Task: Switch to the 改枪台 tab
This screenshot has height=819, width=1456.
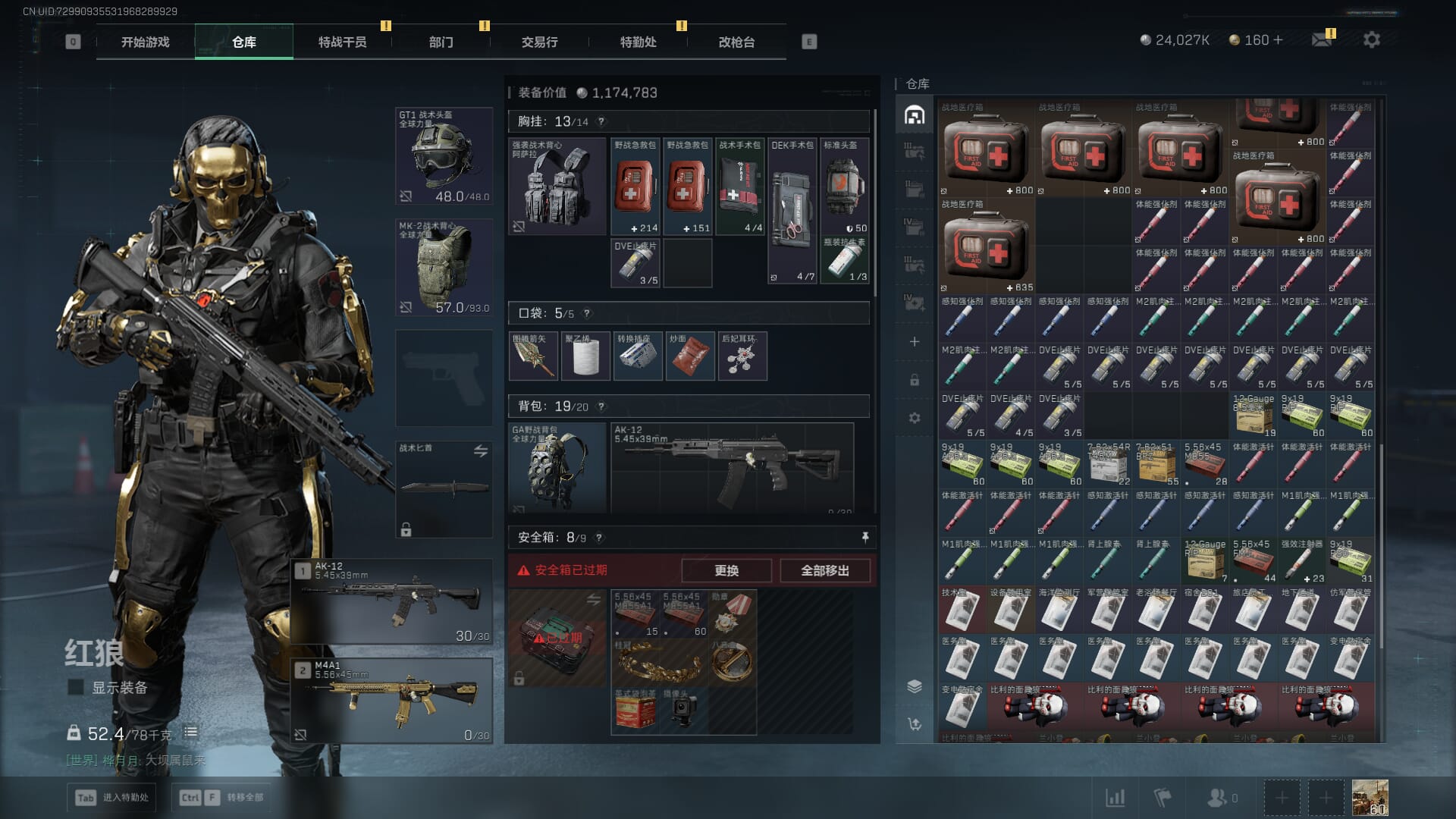Action: tap(736, 42)
